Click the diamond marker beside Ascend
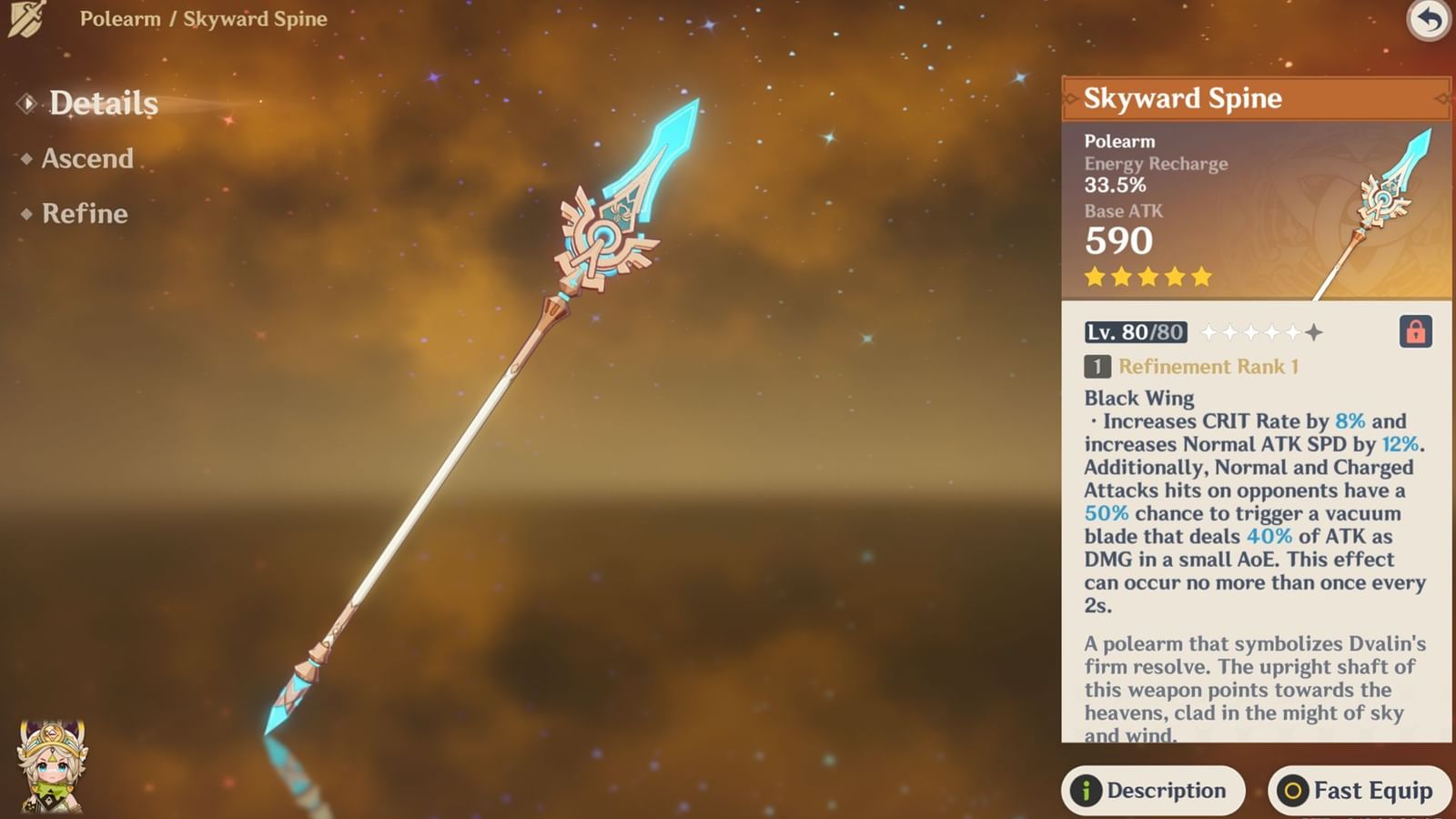Image resolution: width=1456 pixels, height=819 pixels. pyautogui.click(x=26, y=159)
